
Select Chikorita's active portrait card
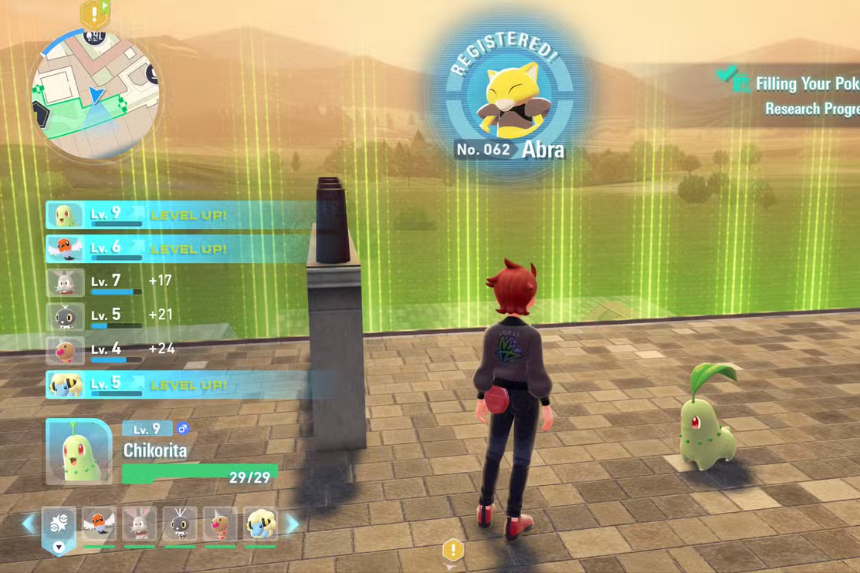point(78,451)
